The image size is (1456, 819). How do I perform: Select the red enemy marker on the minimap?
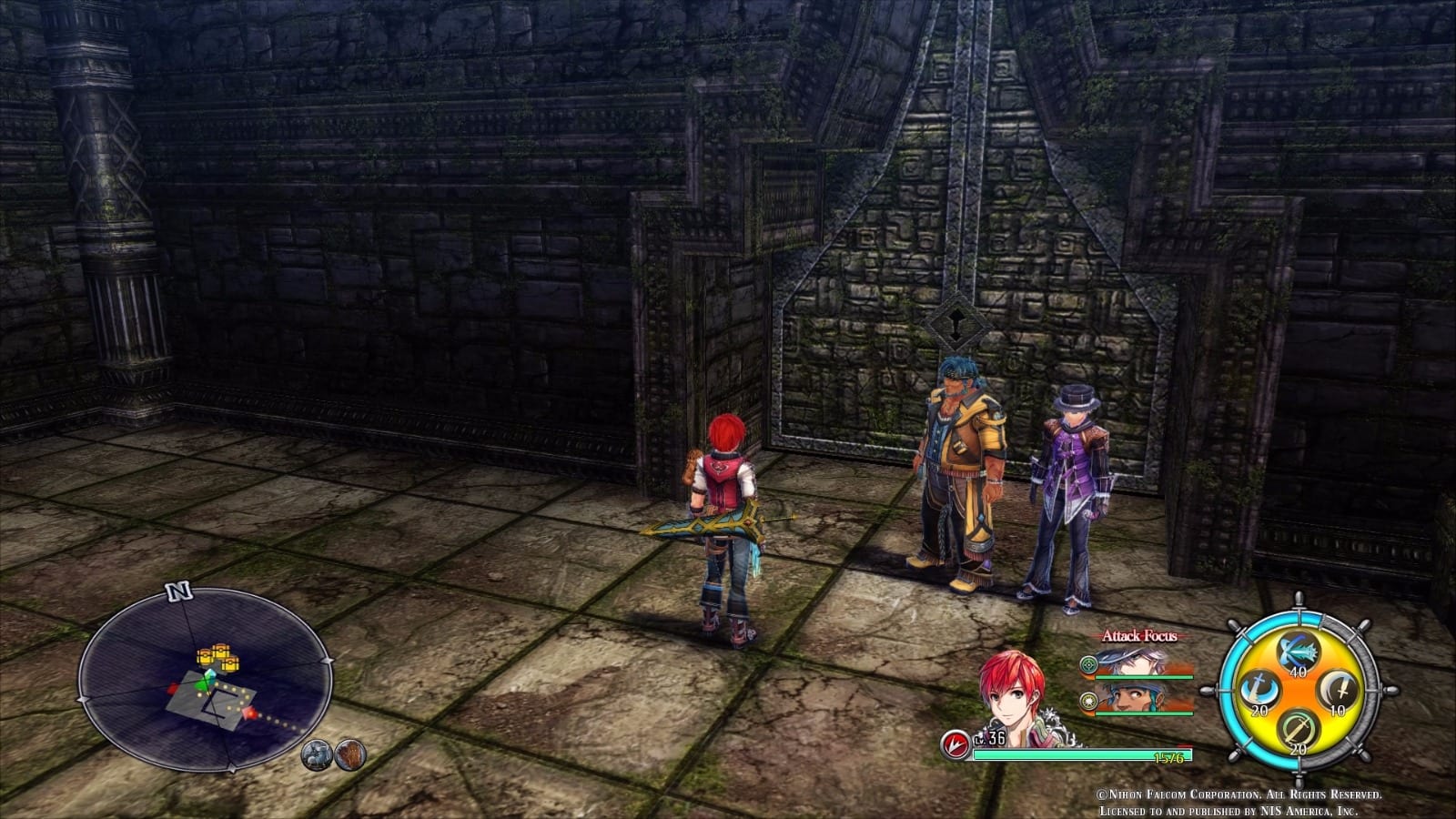click(249, 713)
